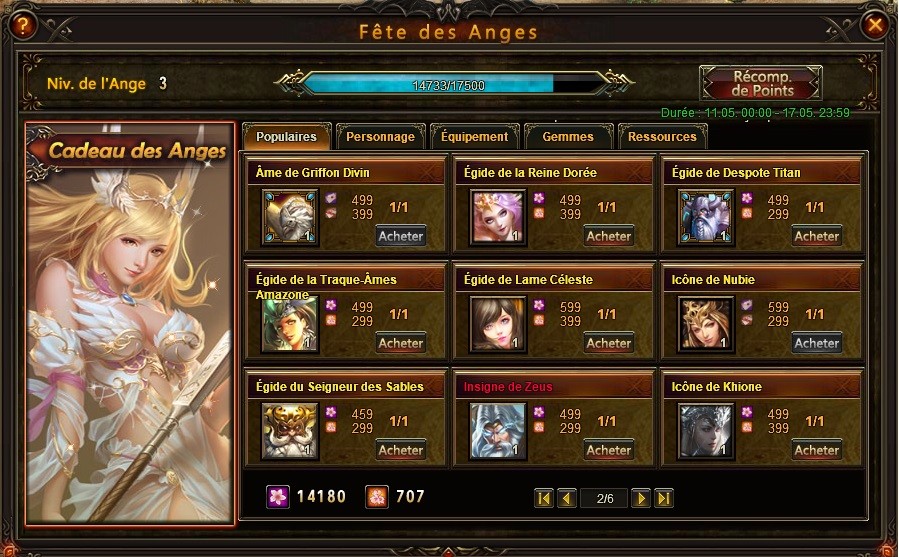Buy Égide de la Reine Dorée

point(609,237)
